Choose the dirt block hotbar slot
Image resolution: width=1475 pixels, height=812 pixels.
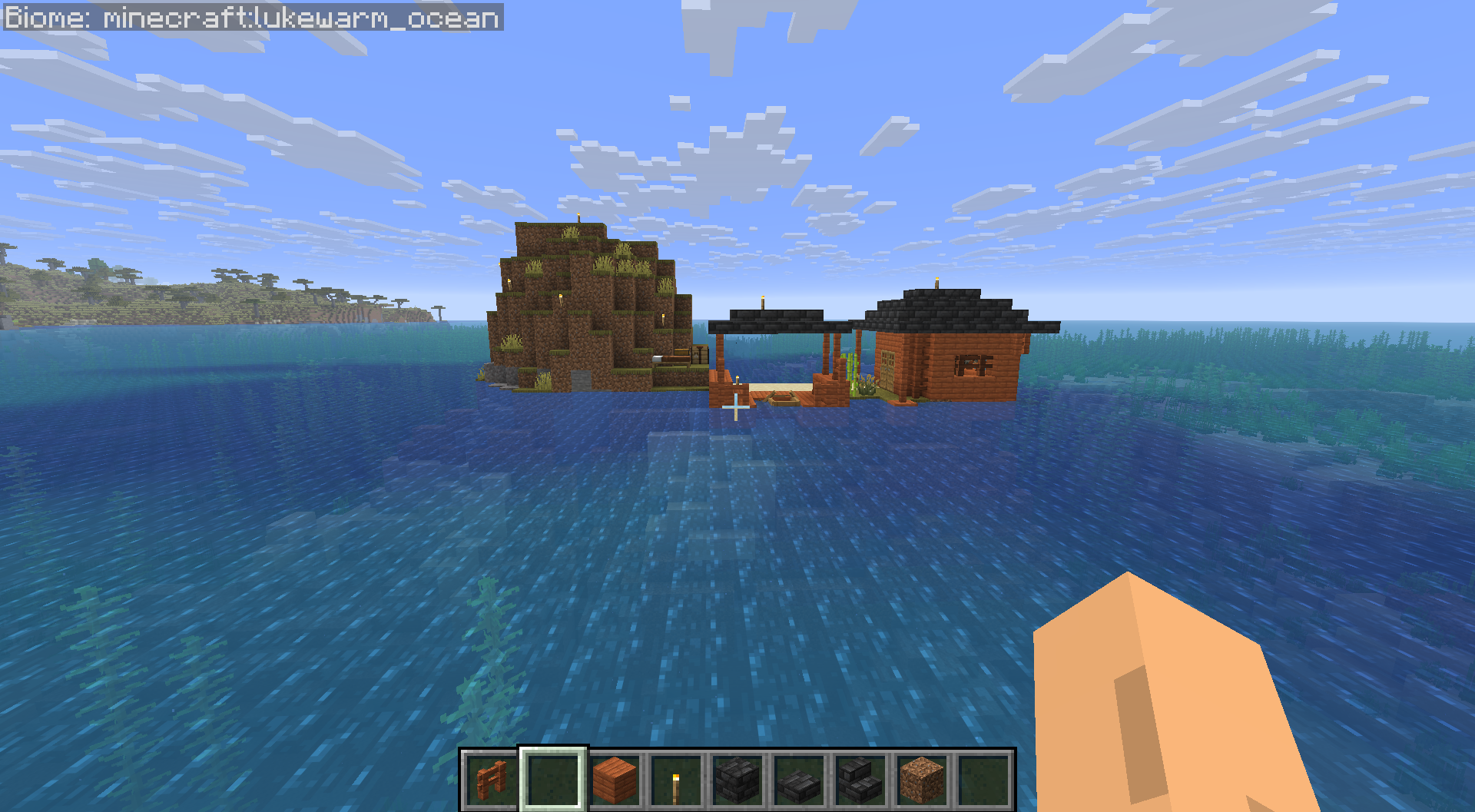(x=922, y=780)
